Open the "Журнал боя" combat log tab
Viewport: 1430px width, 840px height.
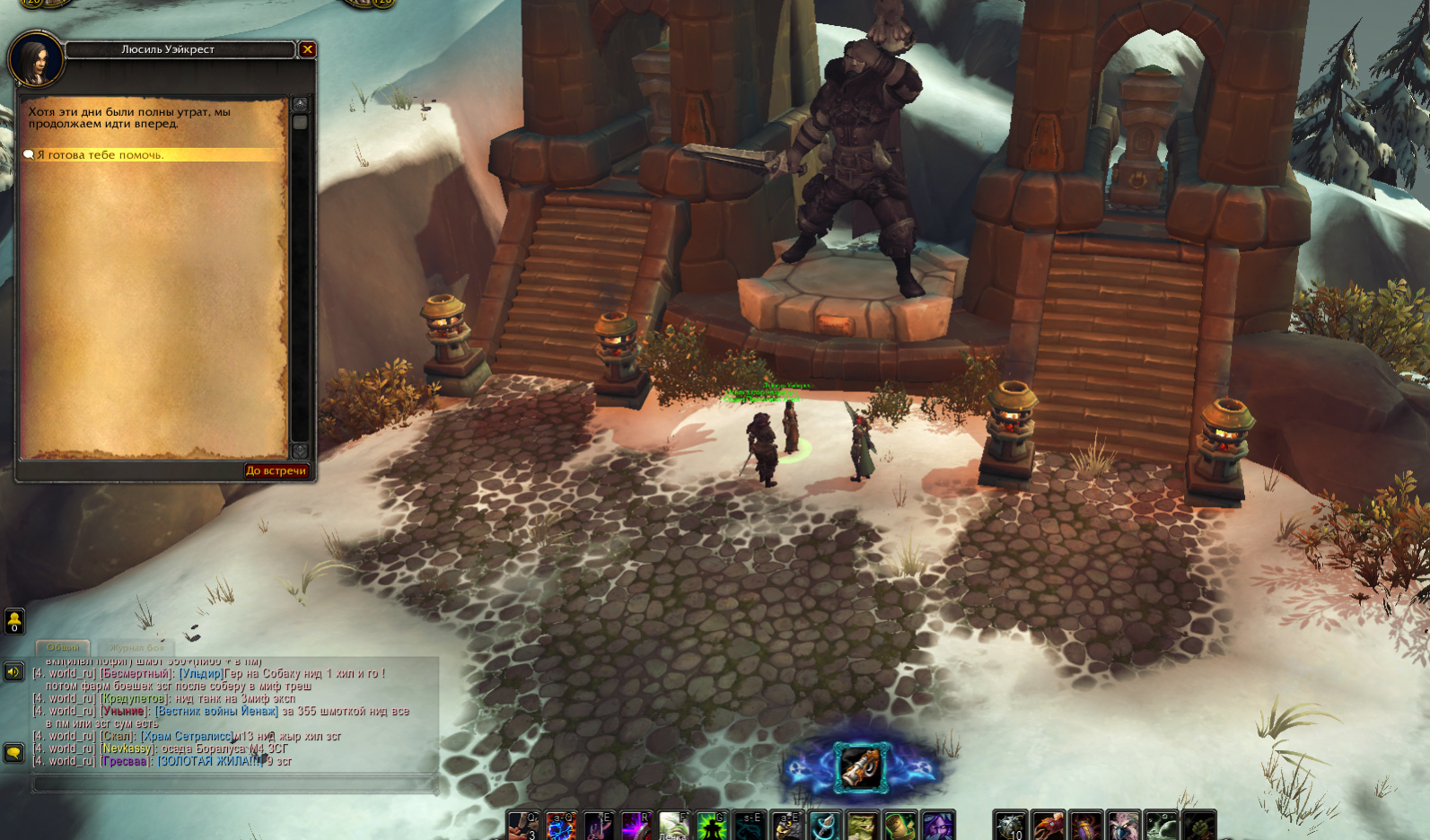(136, 647)
